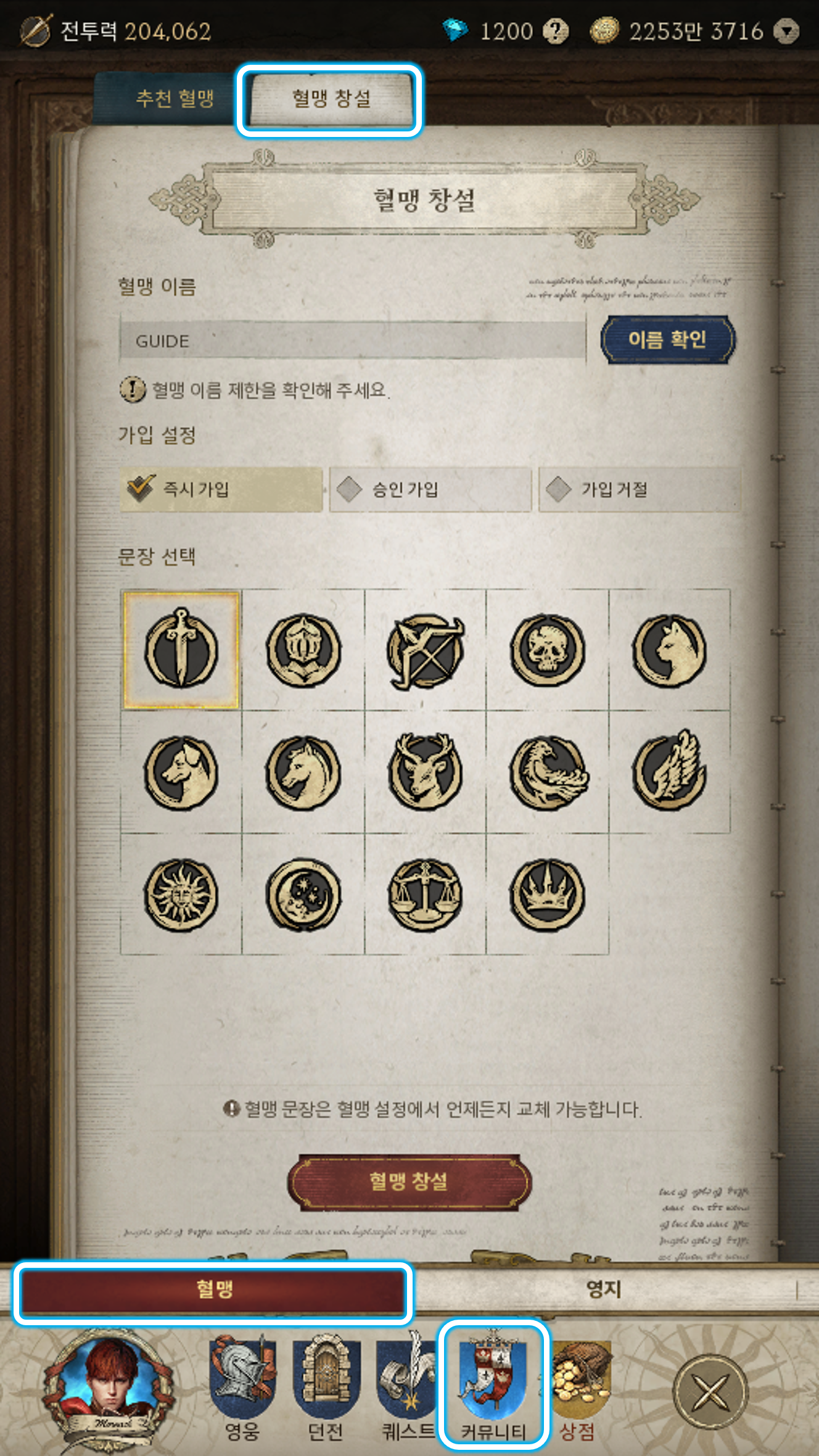Enable 즉시 가입 (instant join) option
The height and width of the screenshot is (1456, 819).
(221, 487)
